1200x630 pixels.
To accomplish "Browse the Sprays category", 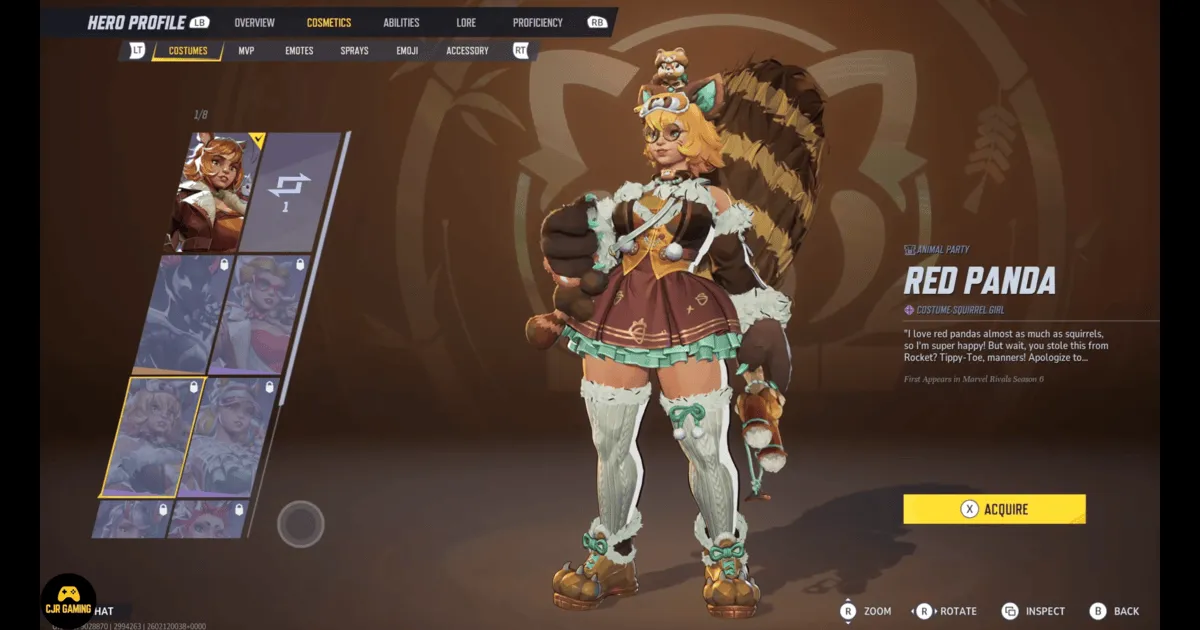I will [354, 50].
